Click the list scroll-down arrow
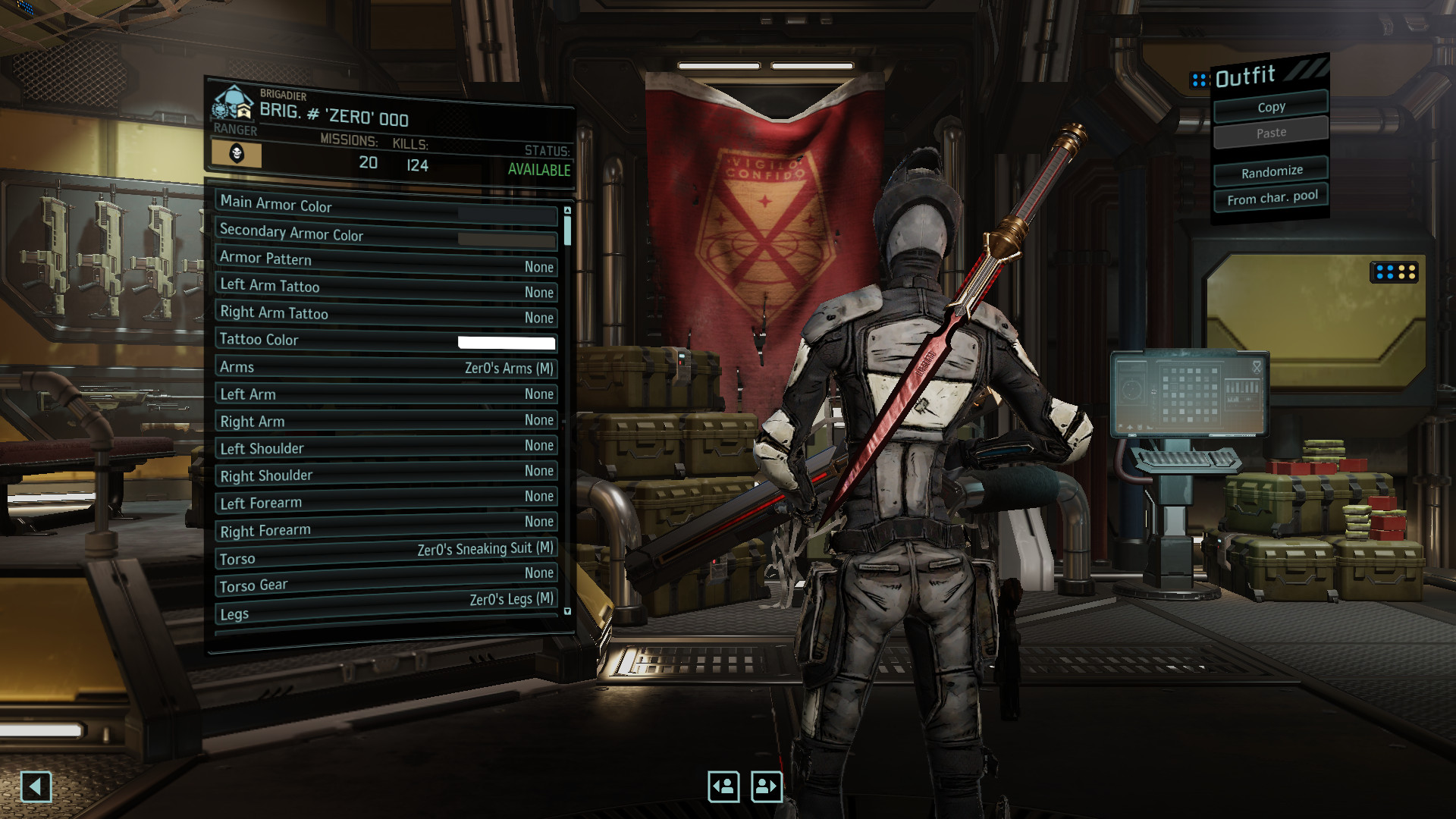Screen dimensions: 1456x819 point(567,611)
